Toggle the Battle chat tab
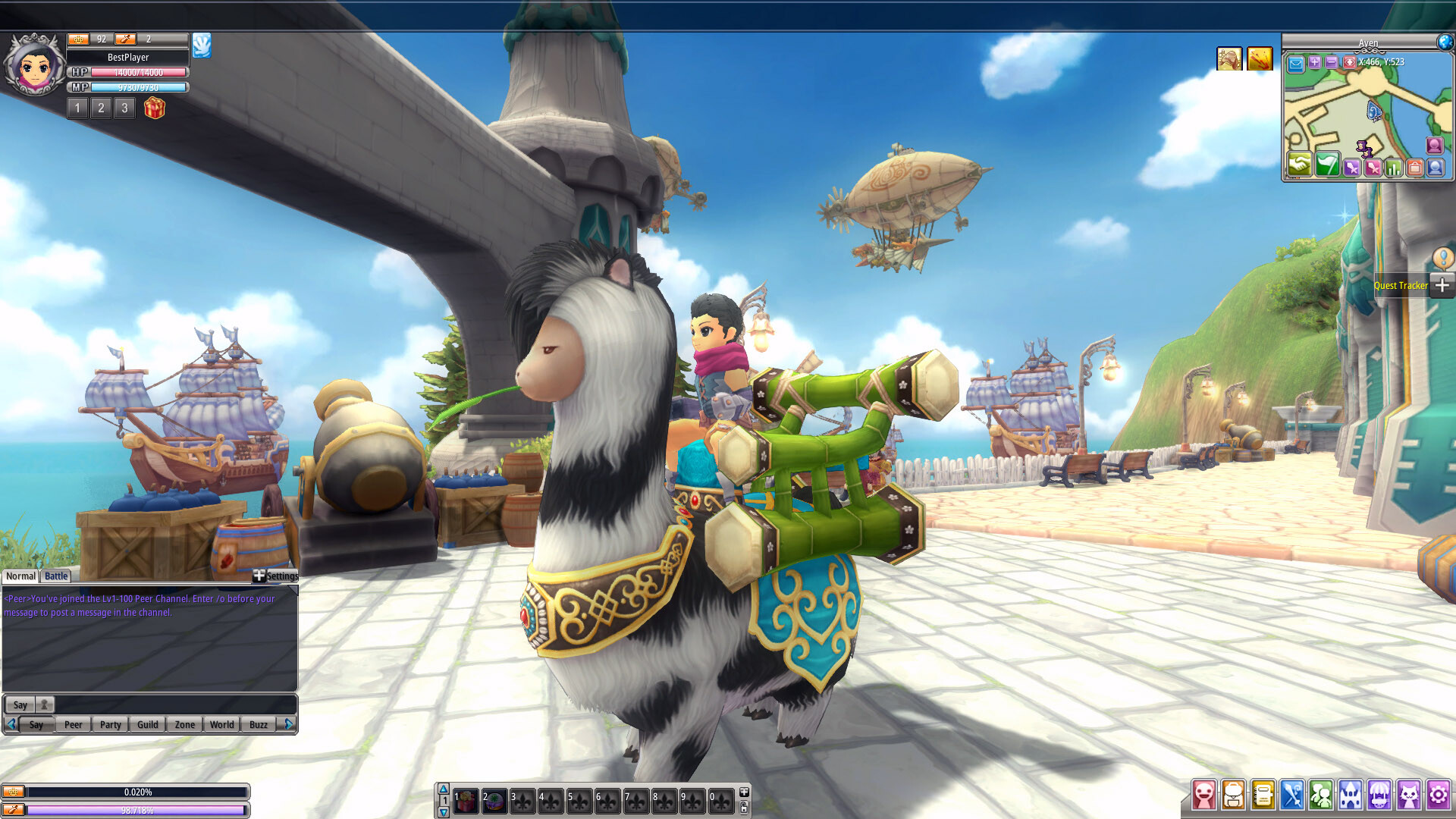Screen dimensions: 1456x819 pos(55,576)
